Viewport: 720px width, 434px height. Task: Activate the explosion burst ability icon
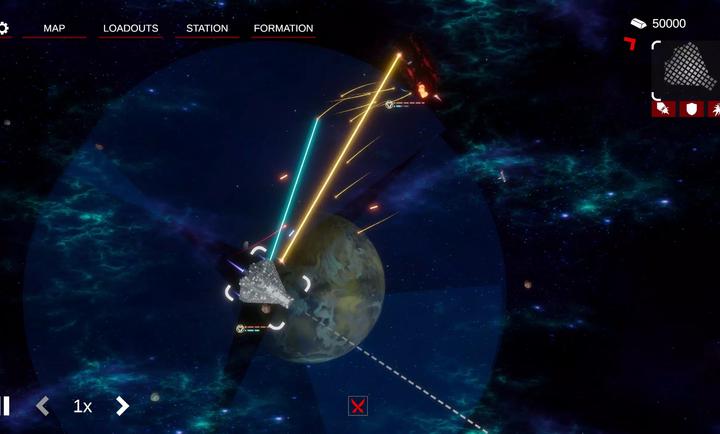coord(715,109)
